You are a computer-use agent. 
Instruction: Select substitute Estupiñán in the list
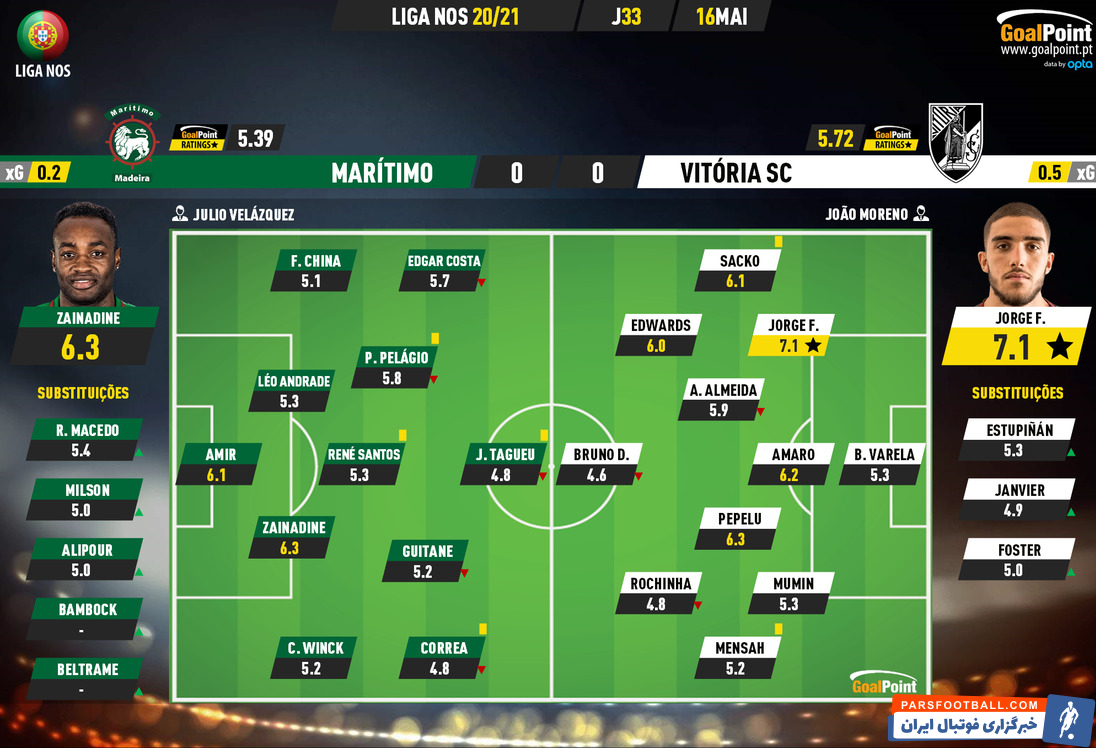click(1013, 440)
